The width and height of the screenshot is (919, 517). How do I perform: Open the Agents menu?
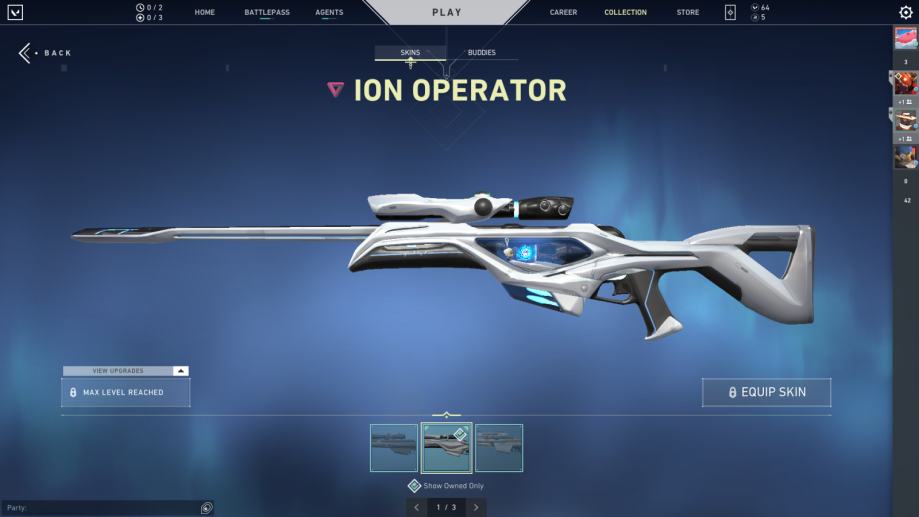(x=329, y=13)
